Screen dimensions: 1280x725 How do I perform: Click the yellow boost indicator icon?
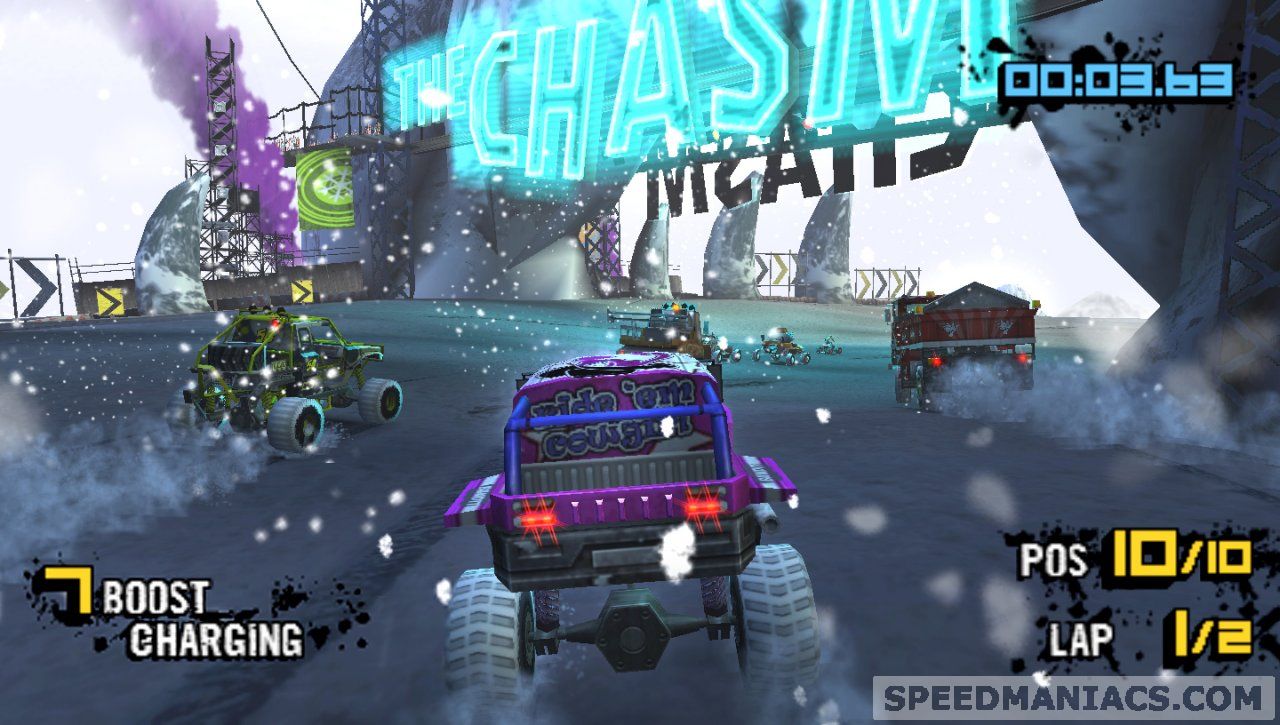[x=67, y=592]
